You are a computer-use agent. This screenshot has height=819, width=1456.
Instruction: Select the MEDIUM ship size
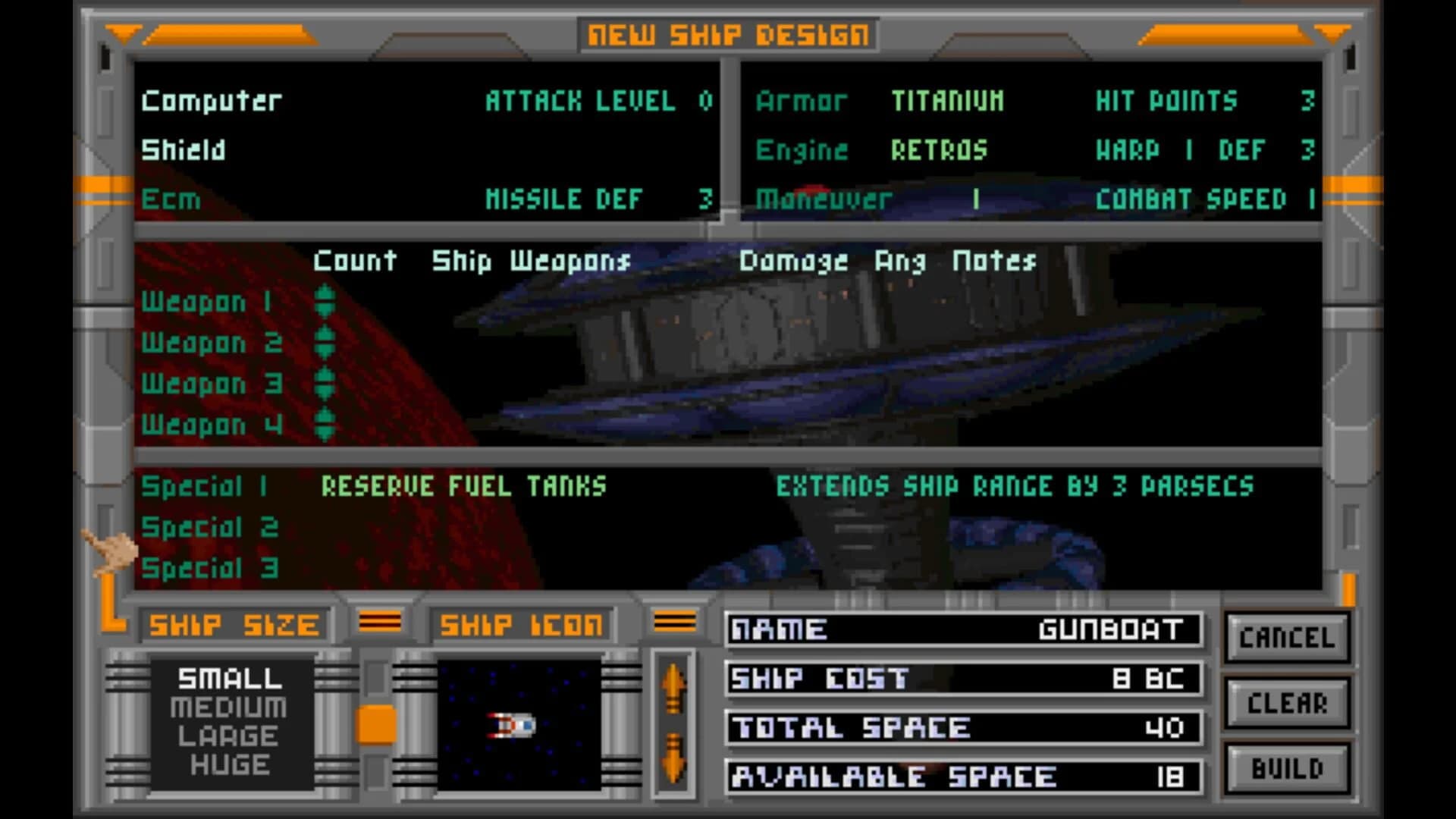(229, 707)
